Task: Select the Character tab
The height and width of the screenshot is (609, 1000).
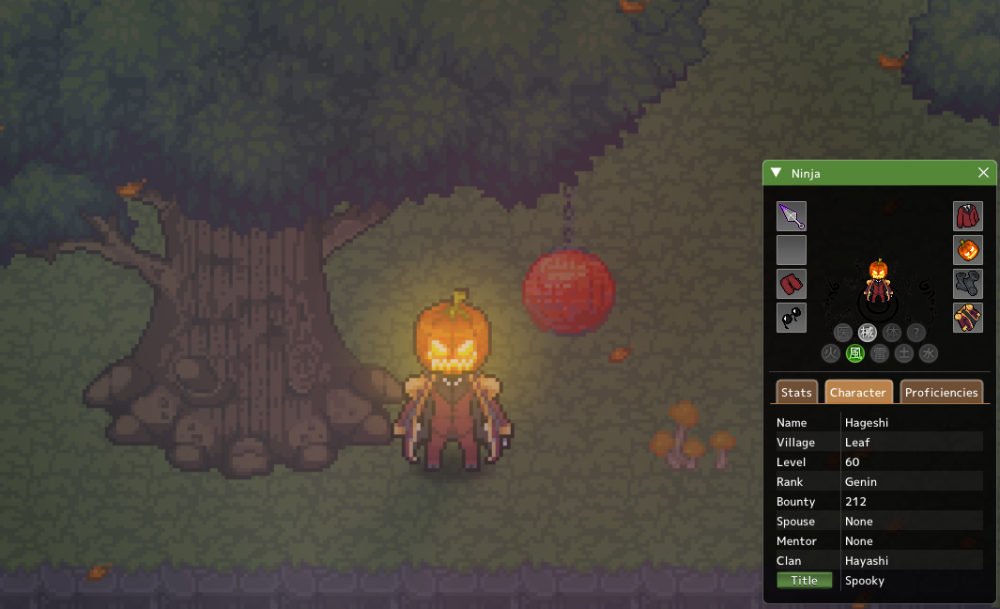Action: click(x=858, y=392)
